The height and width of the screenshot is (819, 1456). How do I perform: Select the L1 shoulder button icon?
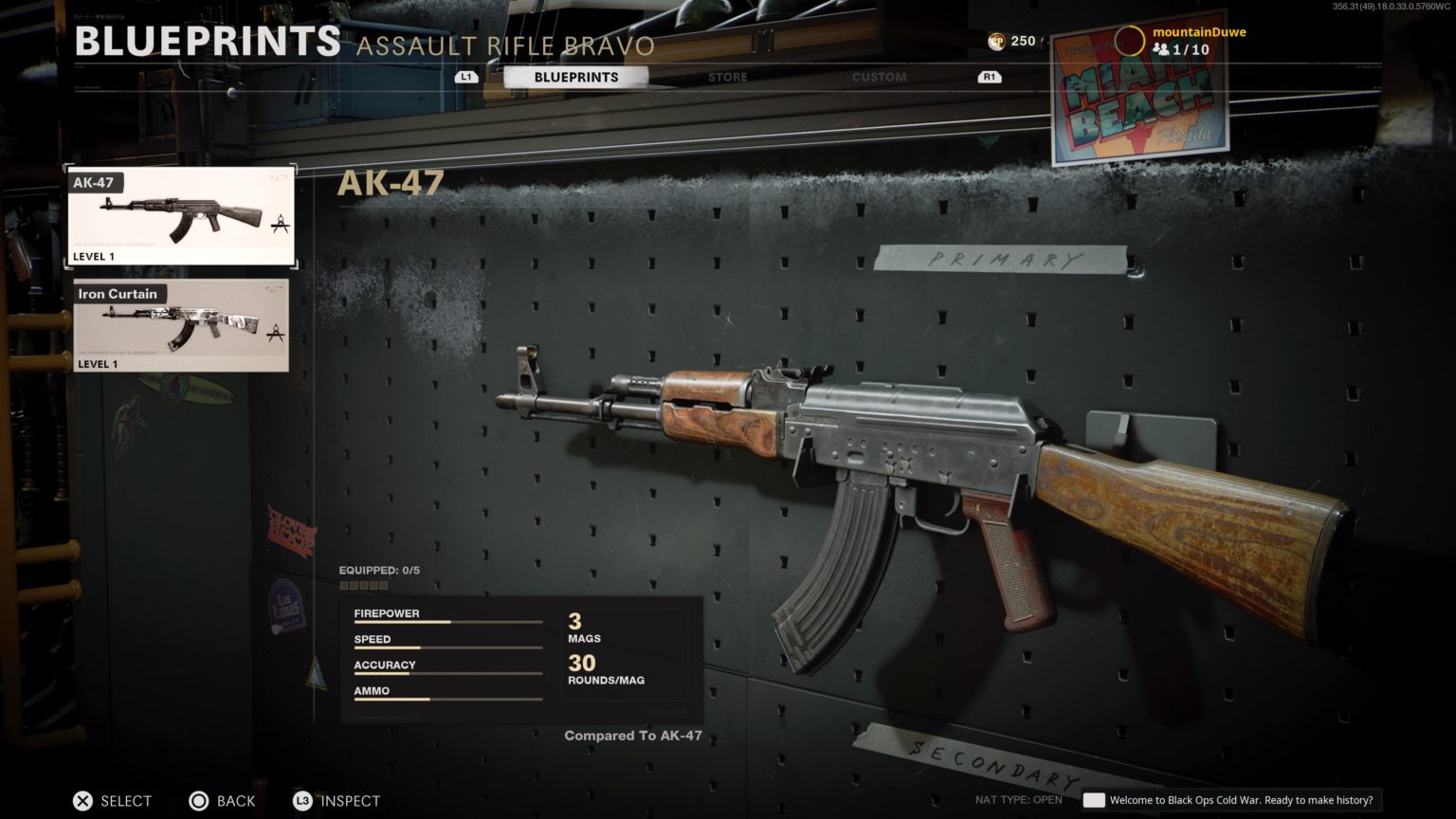(x=465, y=77)
